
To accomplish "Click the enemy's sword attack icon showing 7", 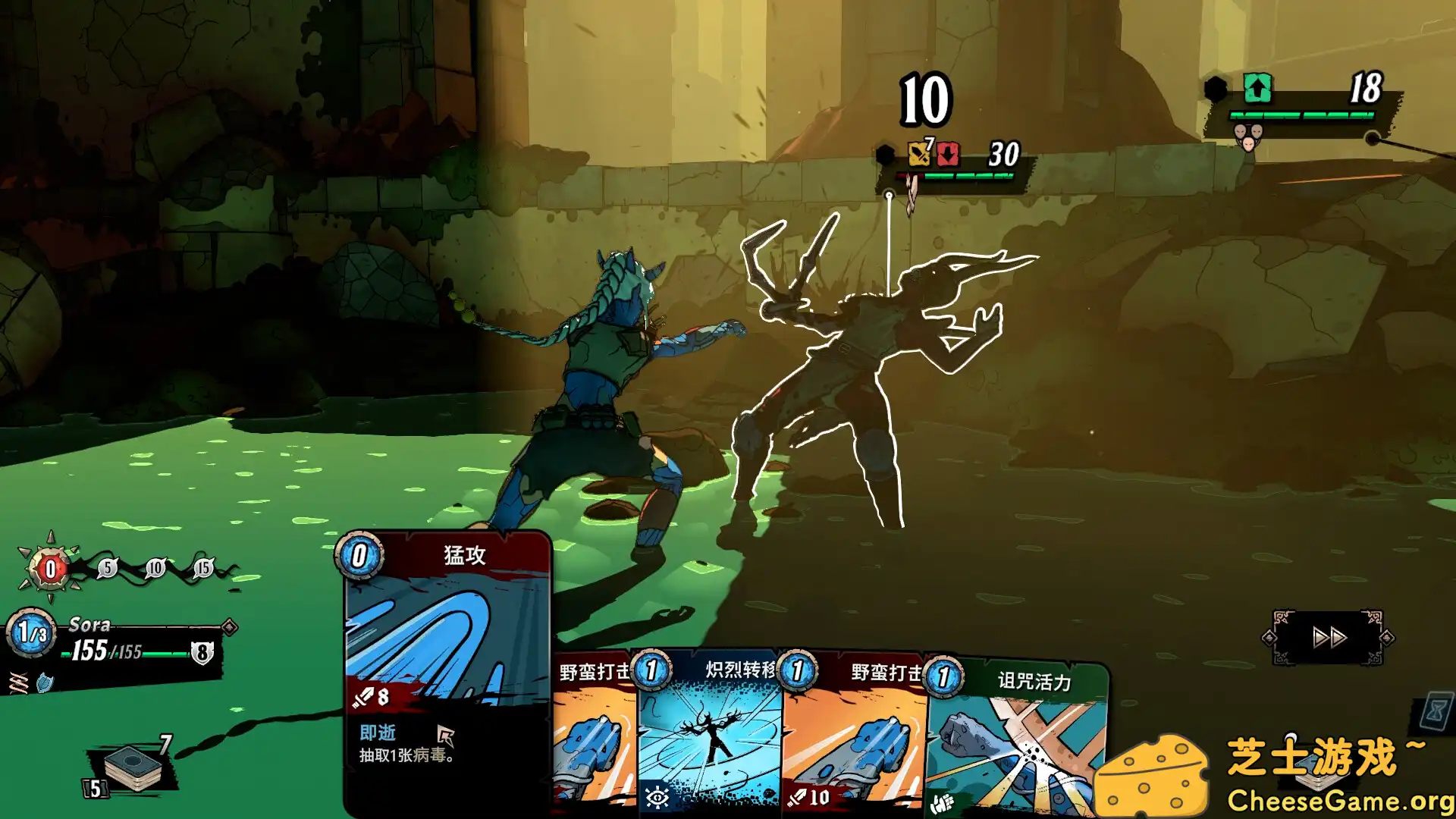I will (x=918, y=154).
